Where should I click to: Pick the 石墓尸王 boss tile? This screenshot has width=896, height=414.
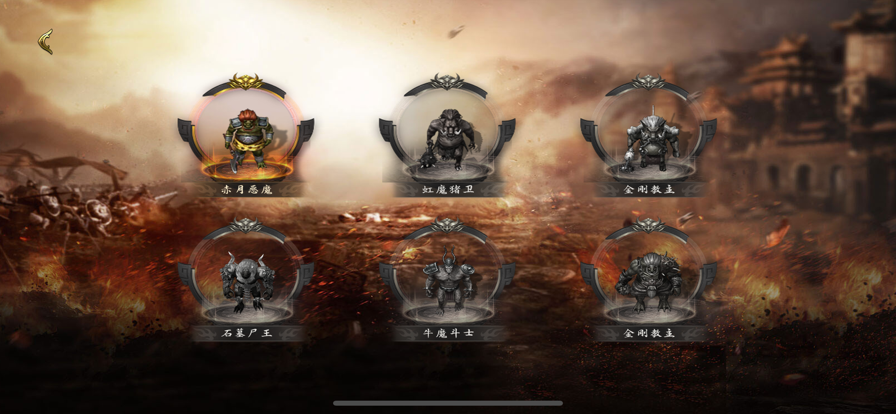click(246, 279)
